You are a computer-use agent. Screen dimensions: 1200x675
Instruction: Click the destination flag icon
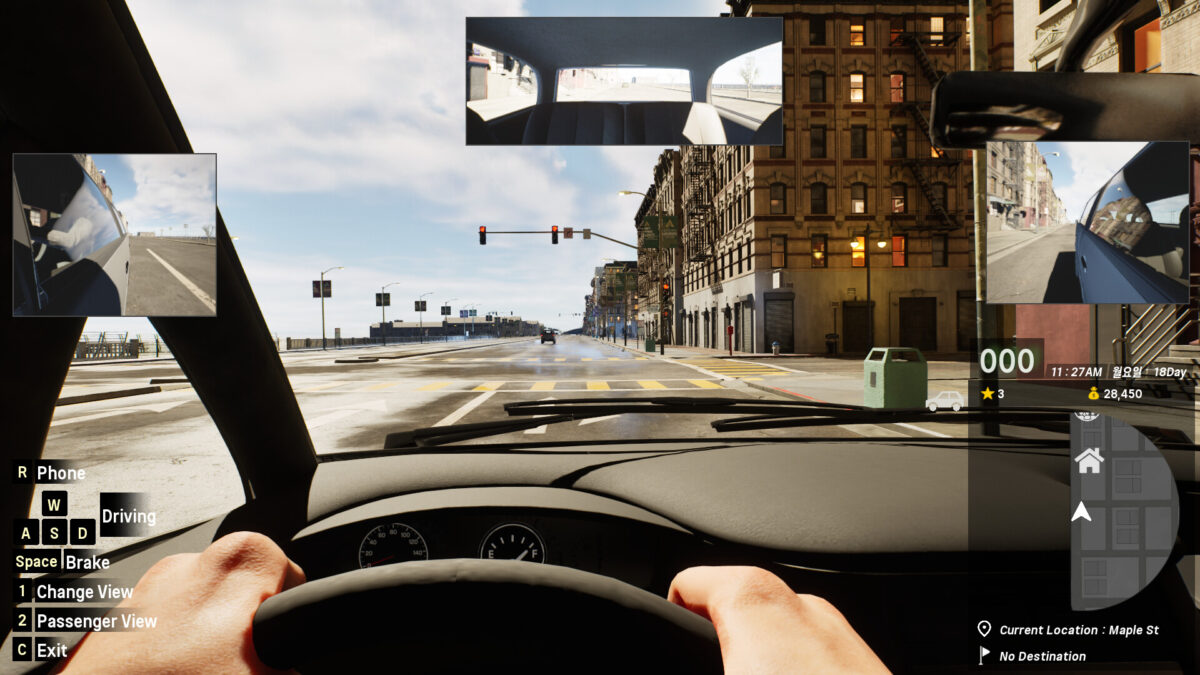[x=984, y=656]
